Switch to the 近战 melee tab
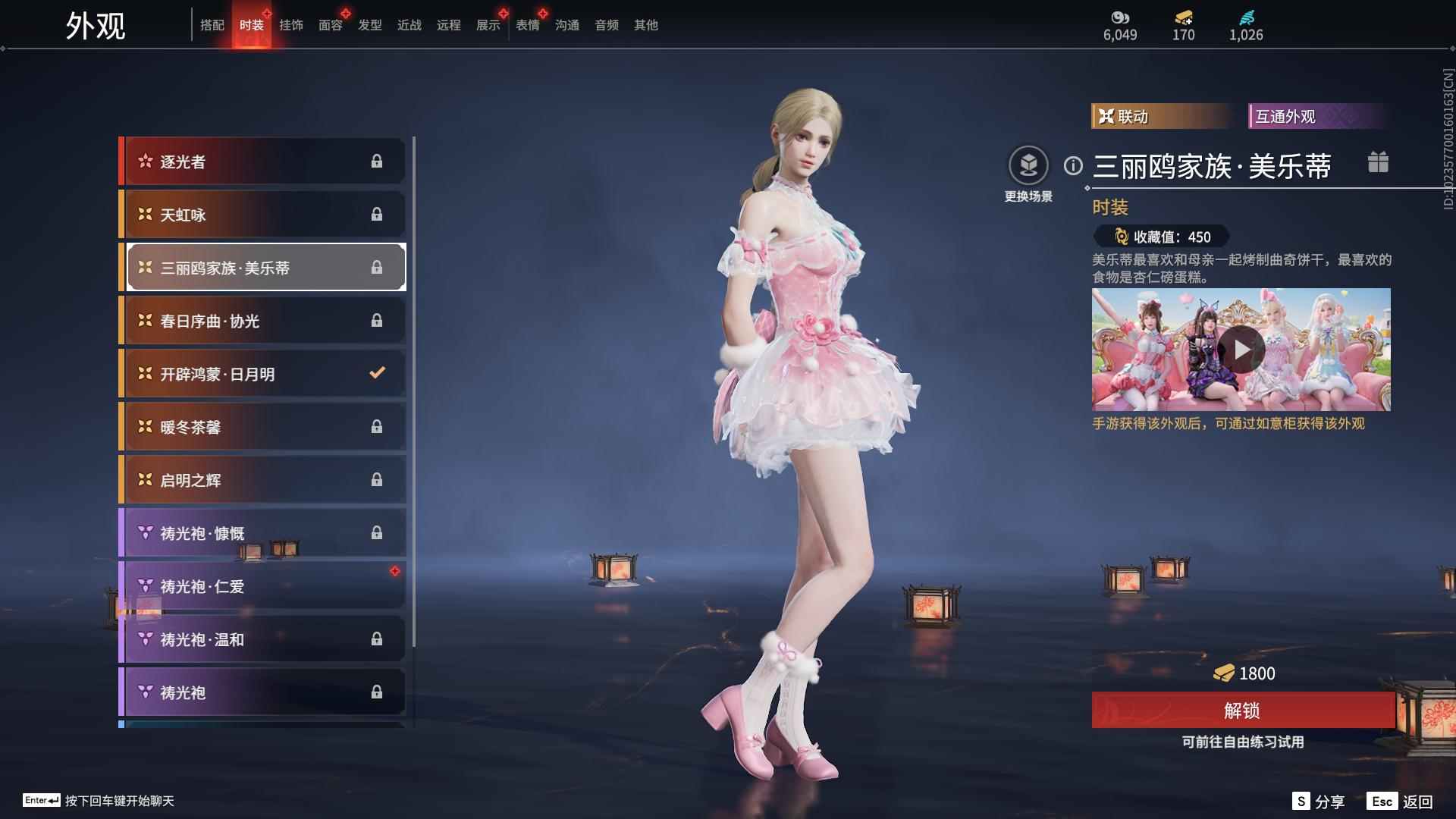1456x819 pixels. pos(409,25)
